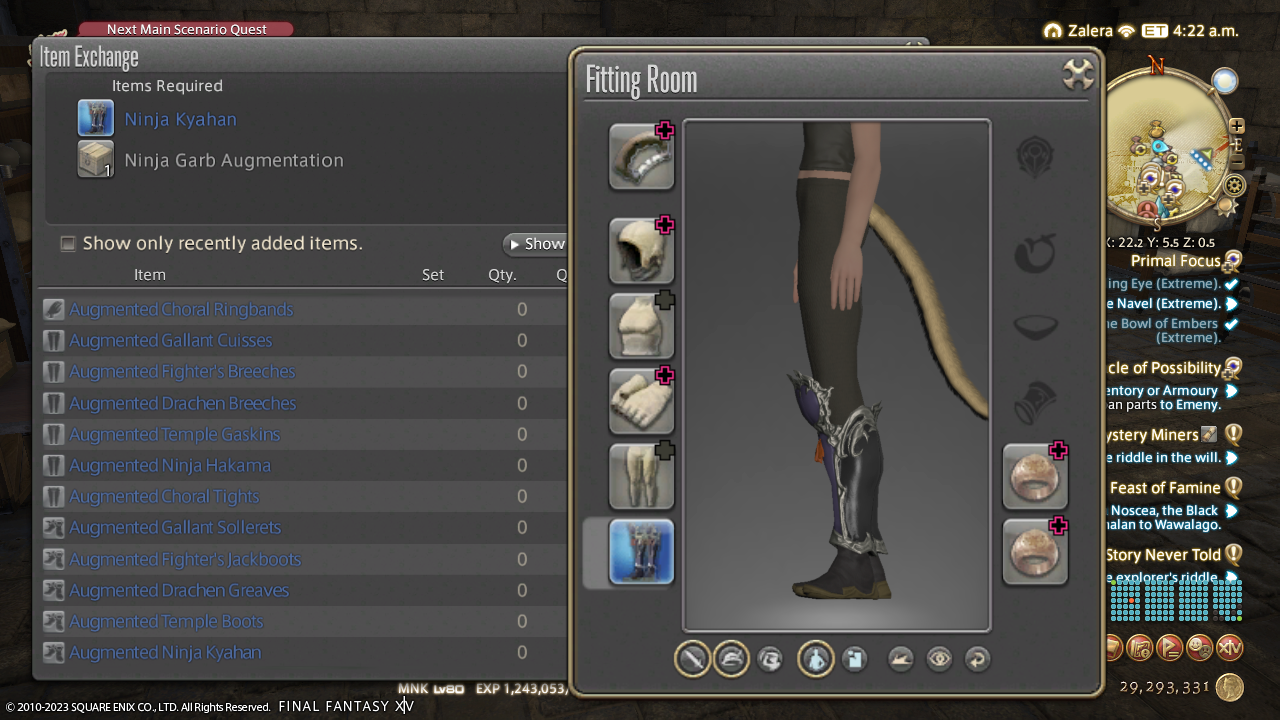Choose Augmented Drachen Greaves in the list
Screen dimensions: 1280x720
(x=179, y=591)
